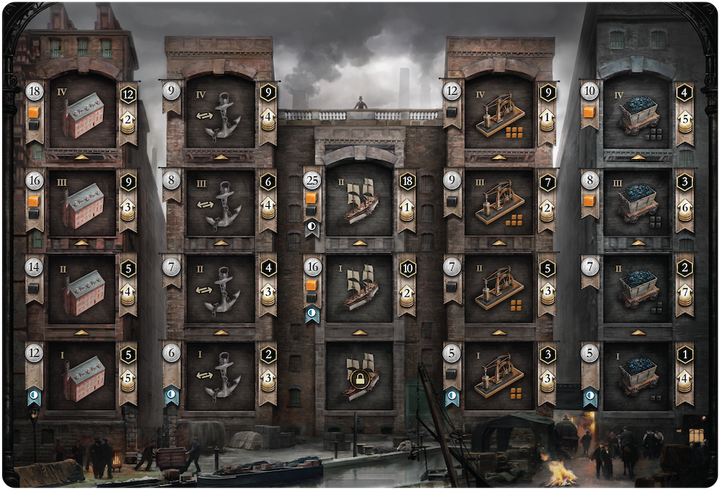Select the level IV port anchor tile

(220, 111)
